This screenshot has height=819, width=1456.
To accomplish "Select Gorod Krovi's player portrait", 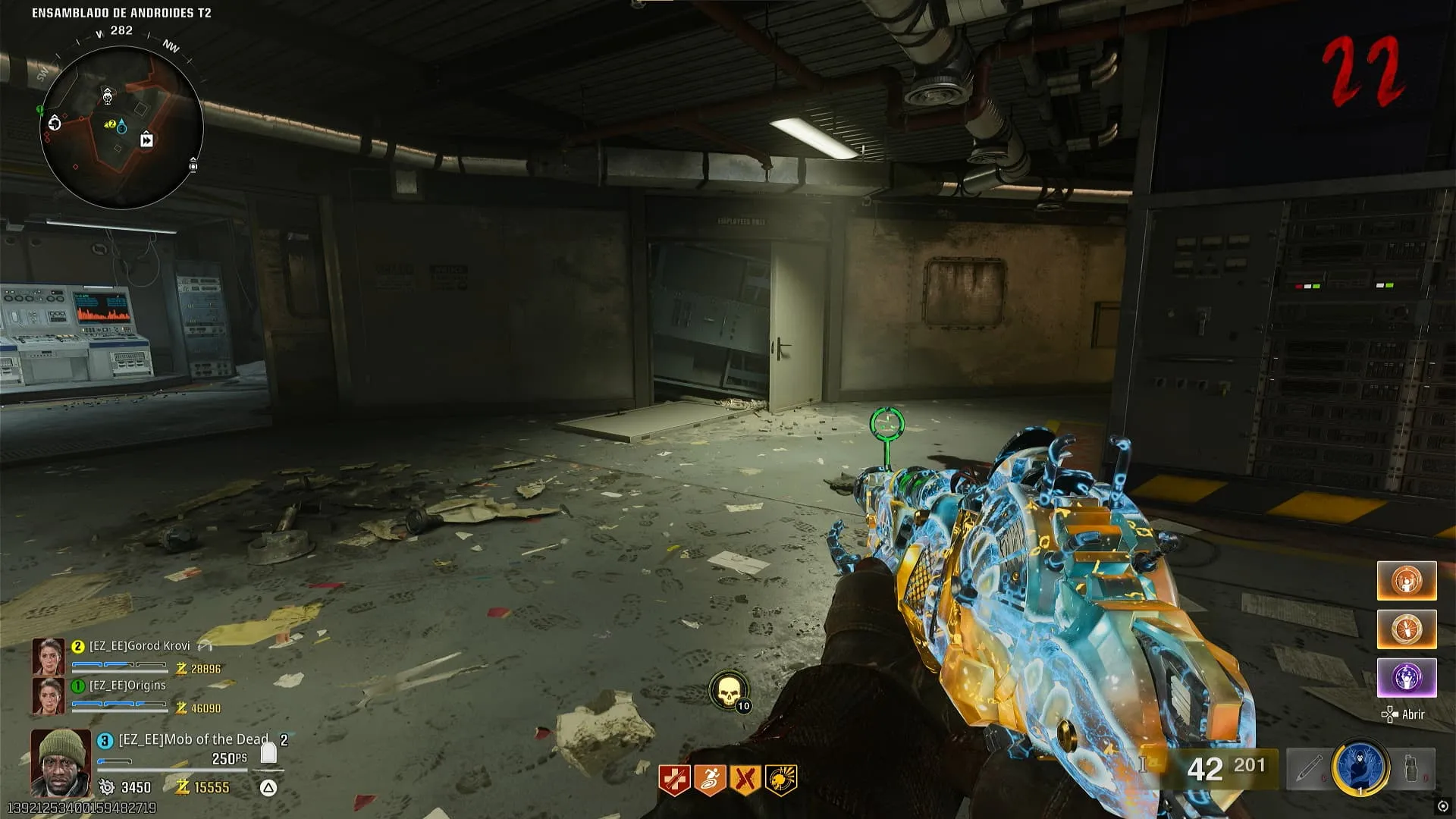I will coord(48,657).
